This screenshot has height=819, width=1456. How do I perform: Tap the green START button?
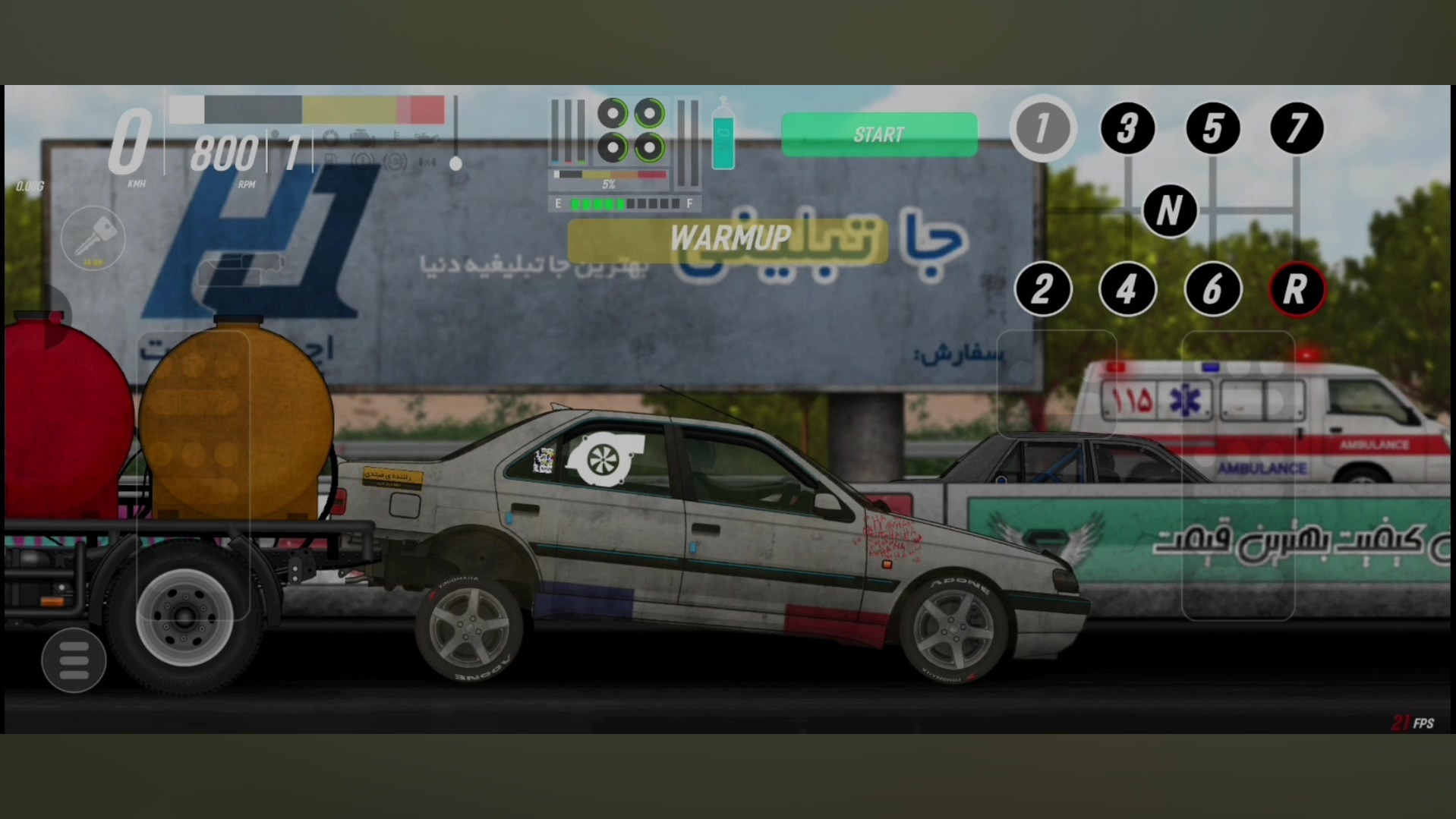click(879, 135)
